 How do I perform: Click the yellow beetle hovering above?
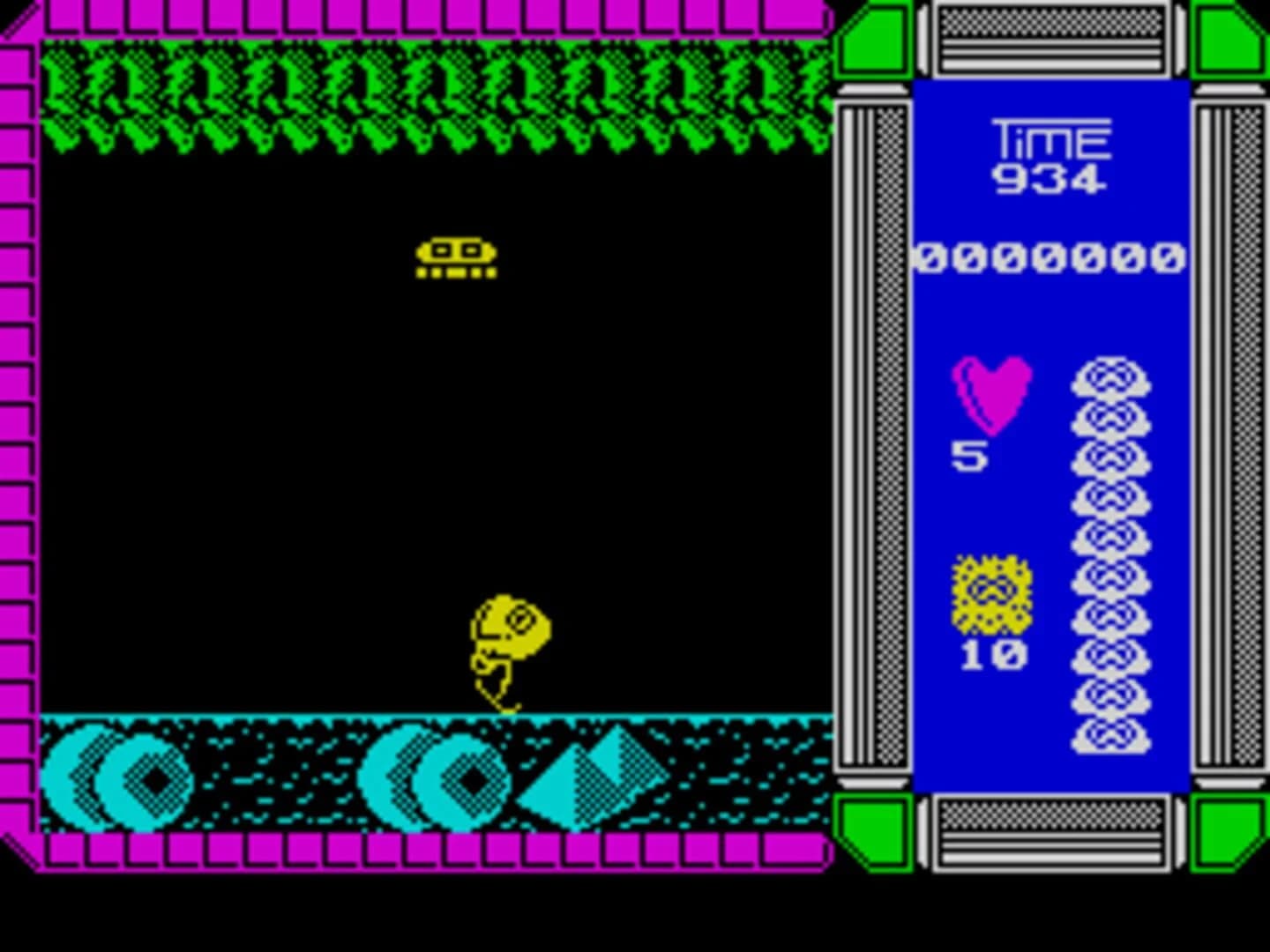(x=456, y=256)
